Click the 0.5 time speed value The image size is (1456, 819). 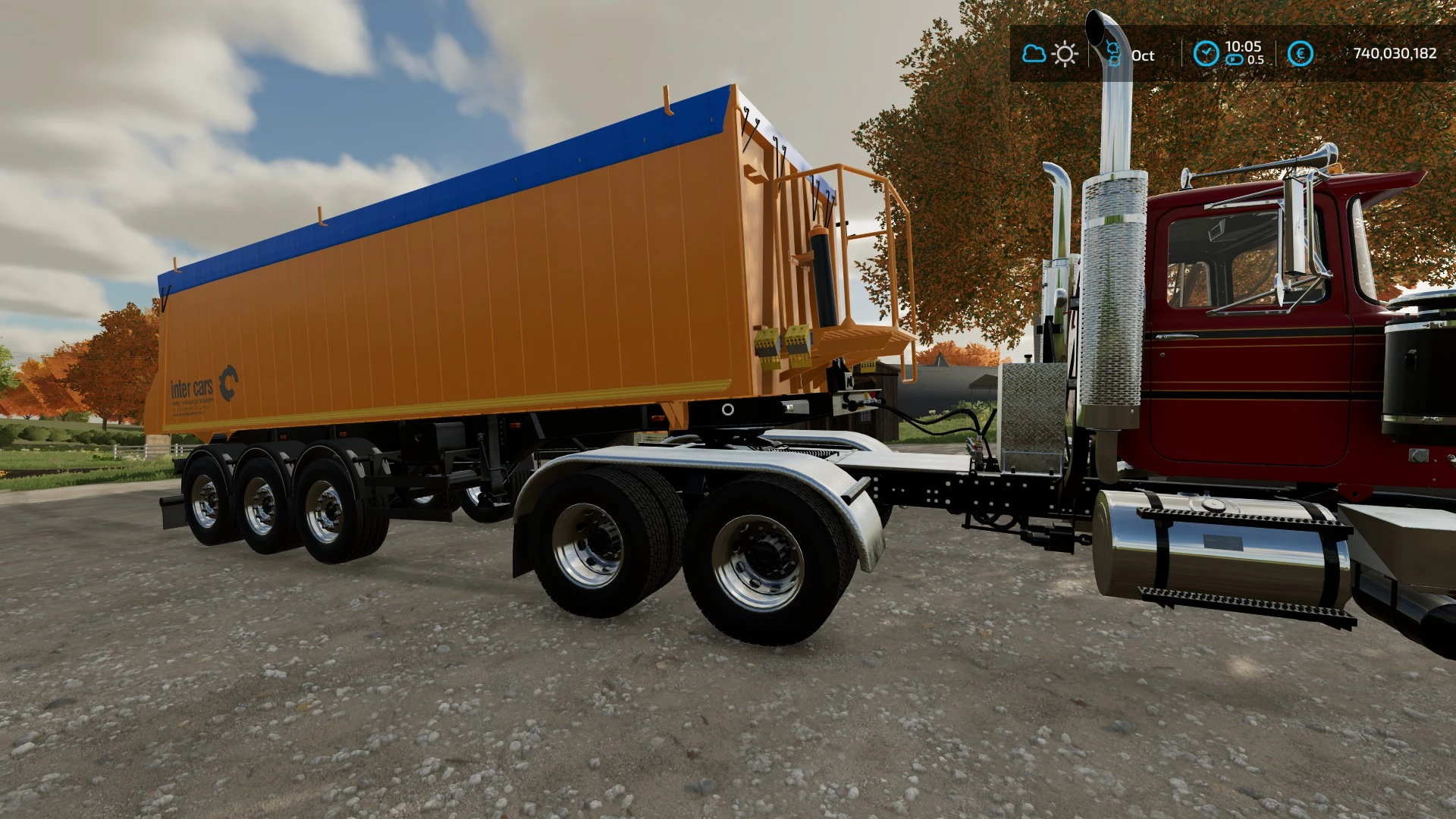[1256, 59]
